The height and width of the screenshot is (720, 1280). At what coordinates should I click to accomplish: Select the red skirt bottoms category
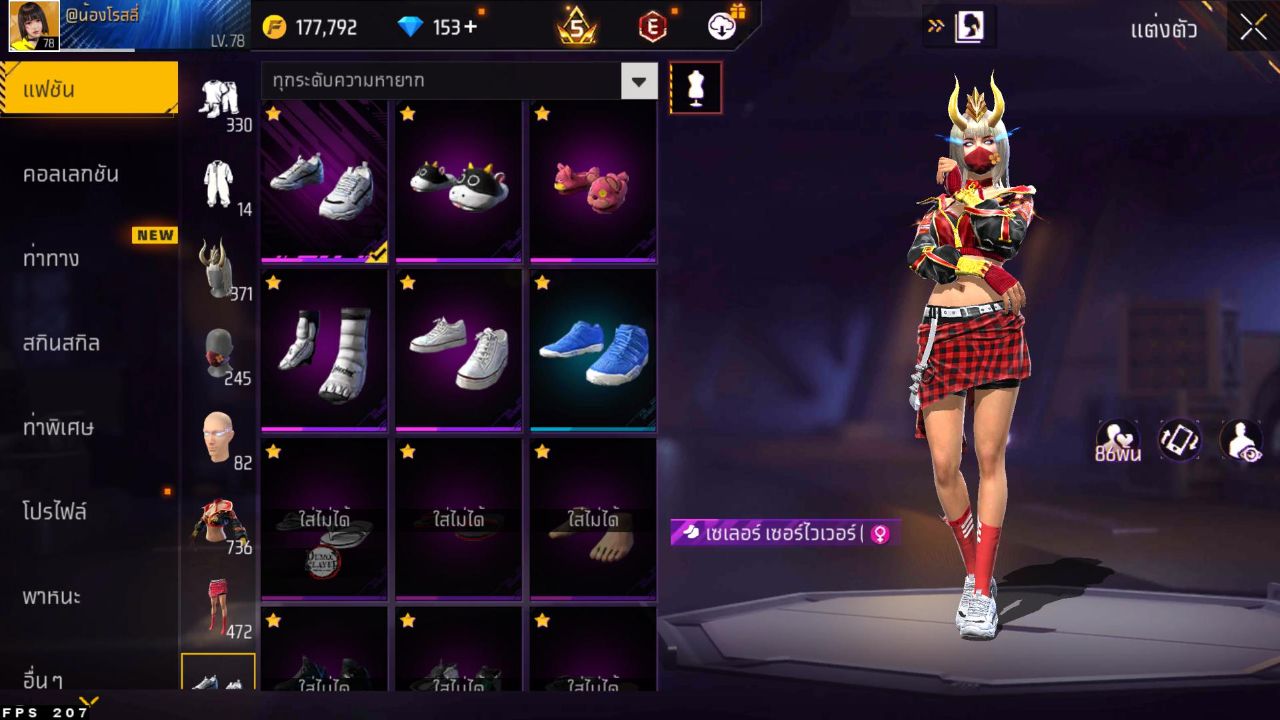coord(217,605)
